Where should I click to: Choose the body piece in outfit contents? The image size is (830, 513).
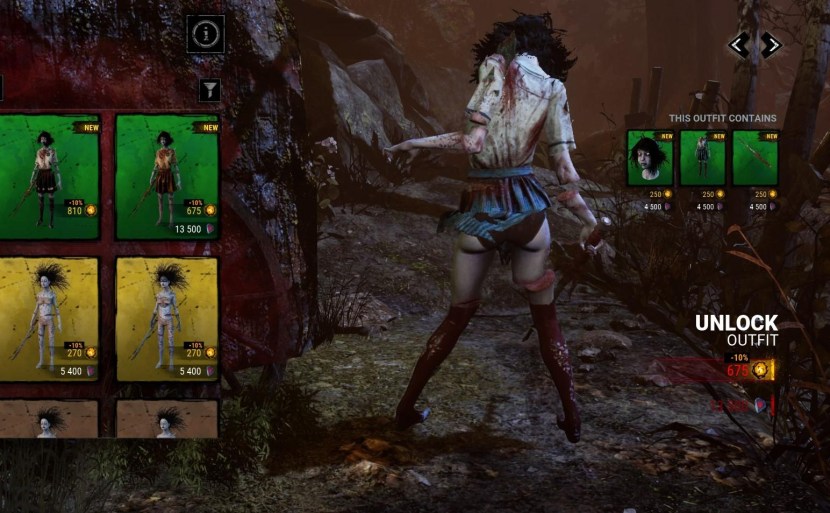(702, 158)
